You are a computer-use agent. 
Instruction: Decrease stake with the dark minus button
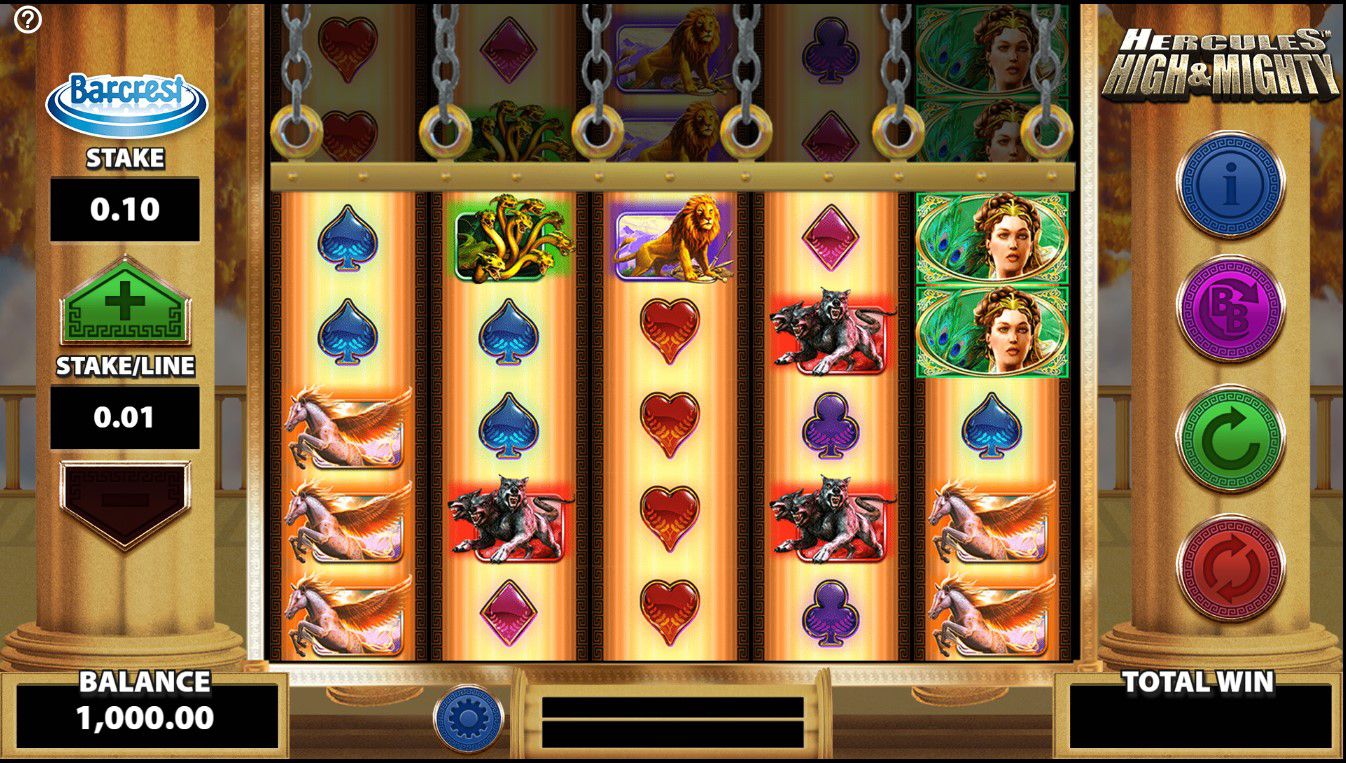(x=124, y=502)
